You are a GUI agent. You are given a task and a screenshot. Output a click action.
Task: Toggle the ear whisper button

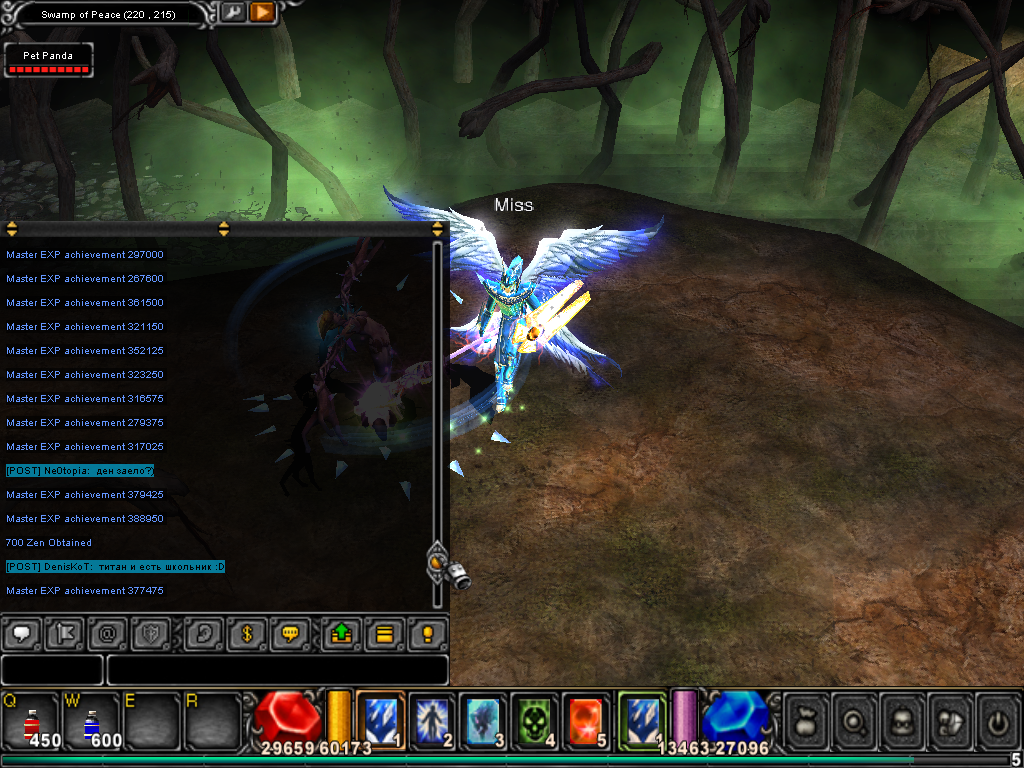204,633
